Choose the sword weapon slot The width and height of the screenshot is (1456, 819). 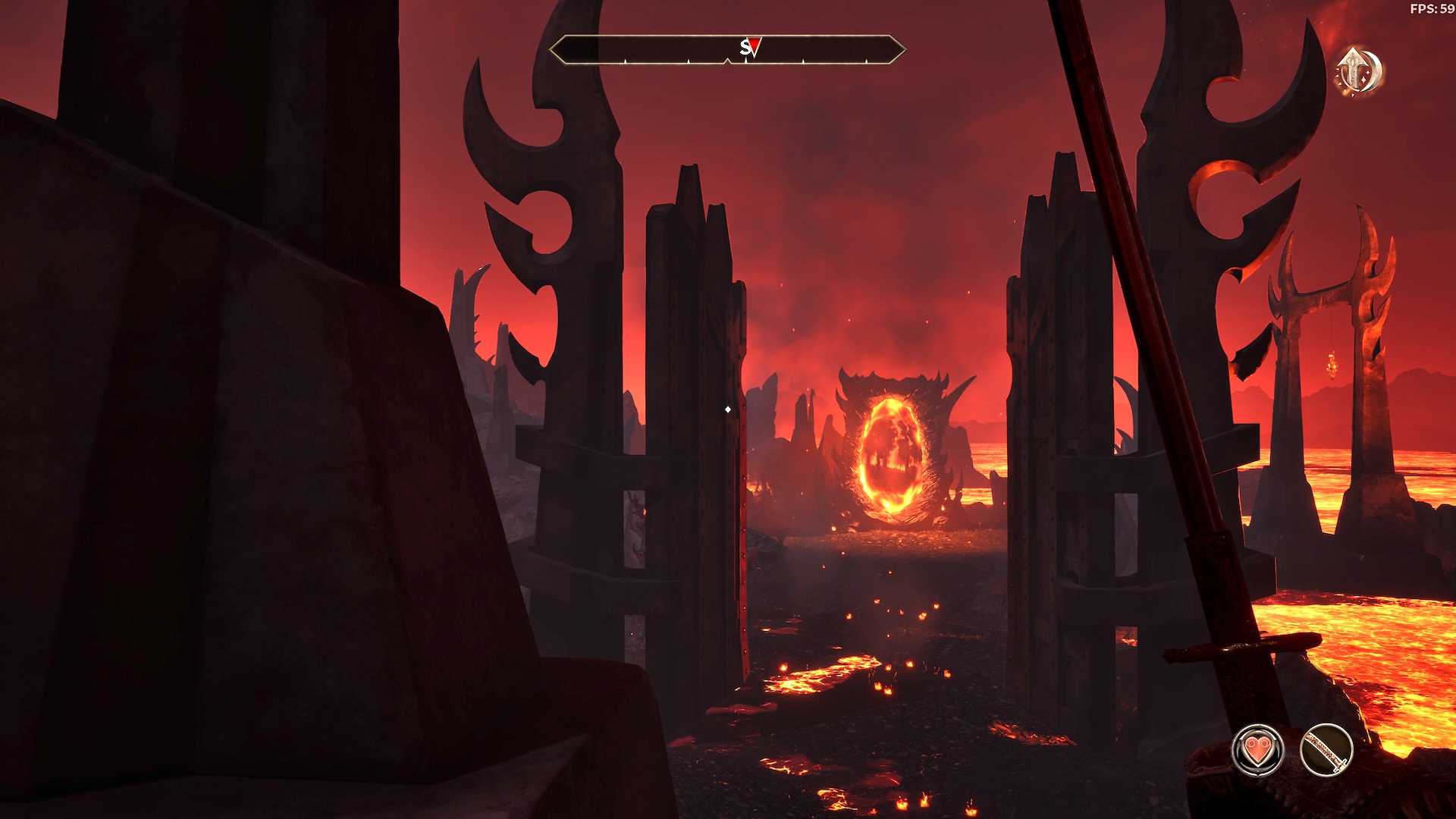pyautogui.click(x=1326, y=750)
